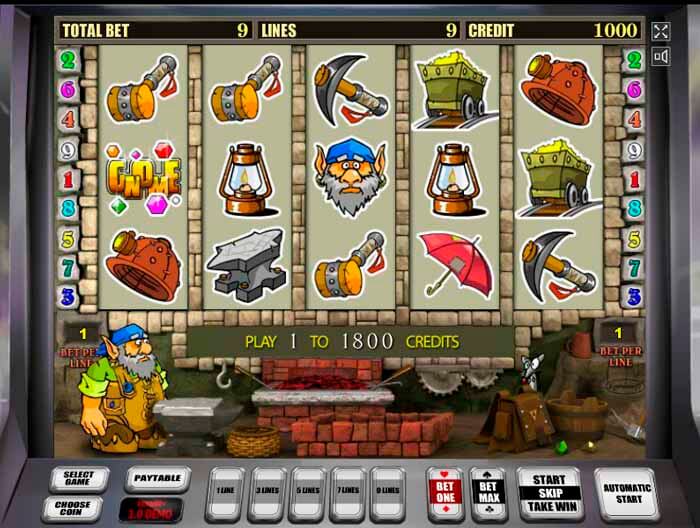Choose the 3 Lines button
700x528 pixels.
[268, 490]
